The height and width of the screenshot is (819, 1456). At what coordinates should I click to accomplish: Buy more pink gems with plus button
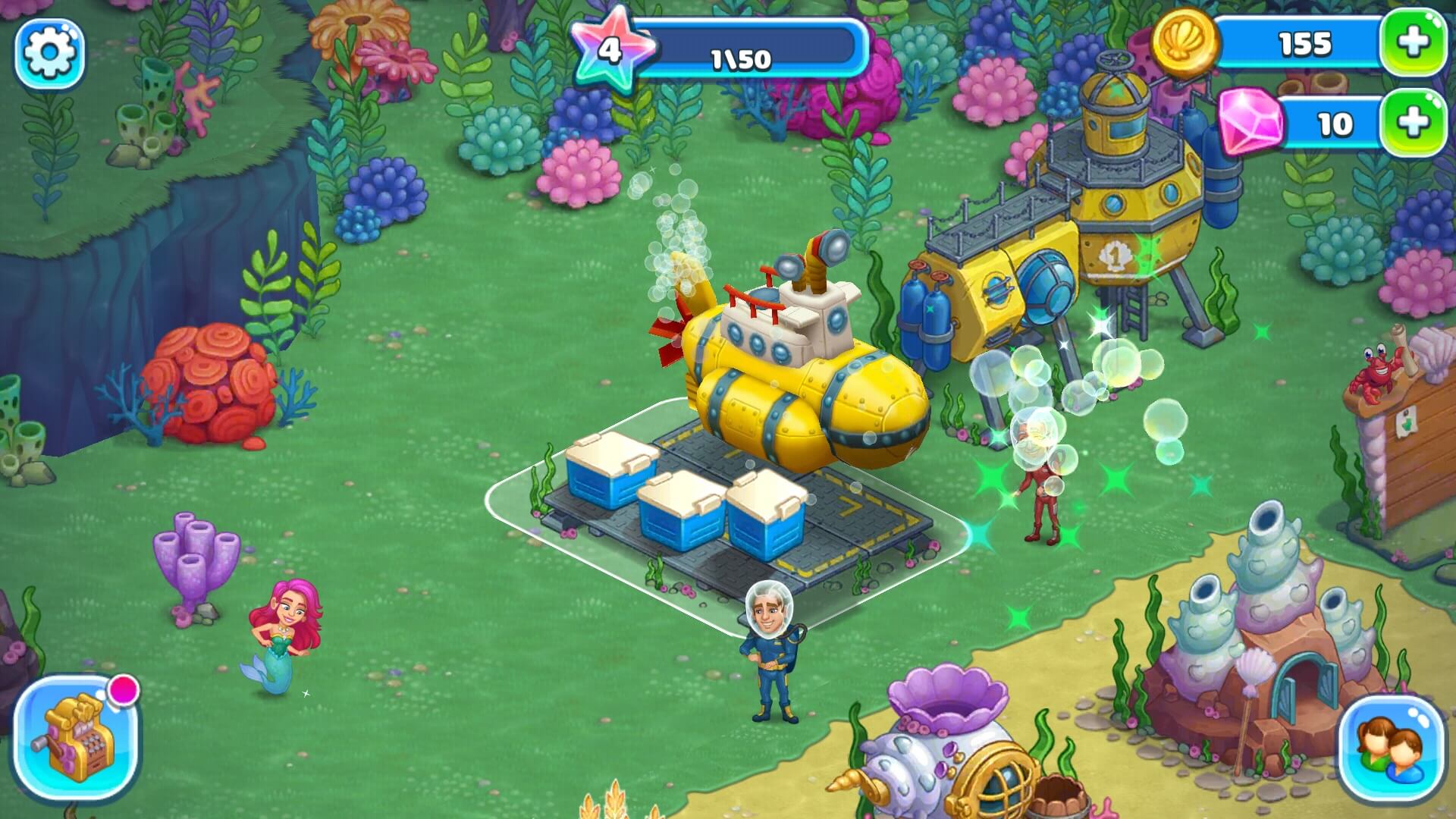[1412, 123]
